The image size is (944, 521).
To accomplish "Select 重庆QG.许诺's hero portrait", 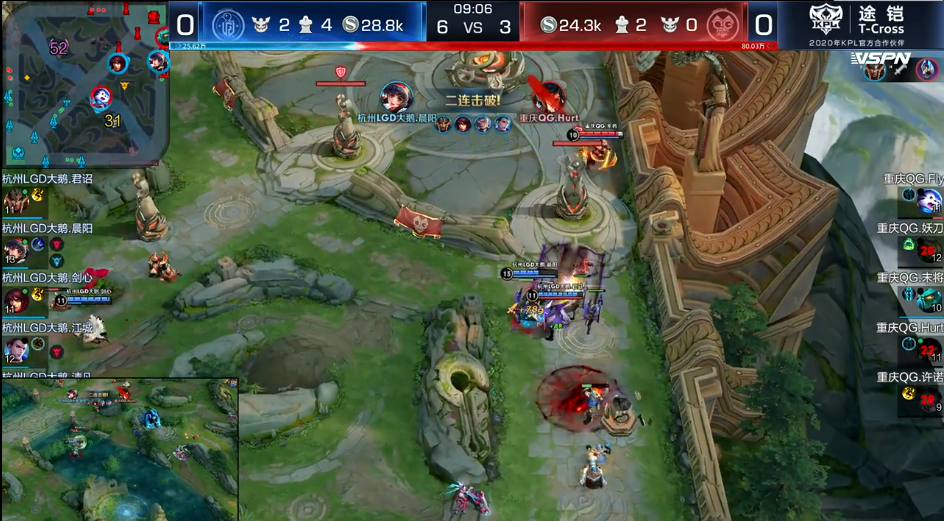I will (x=928, y=398).
